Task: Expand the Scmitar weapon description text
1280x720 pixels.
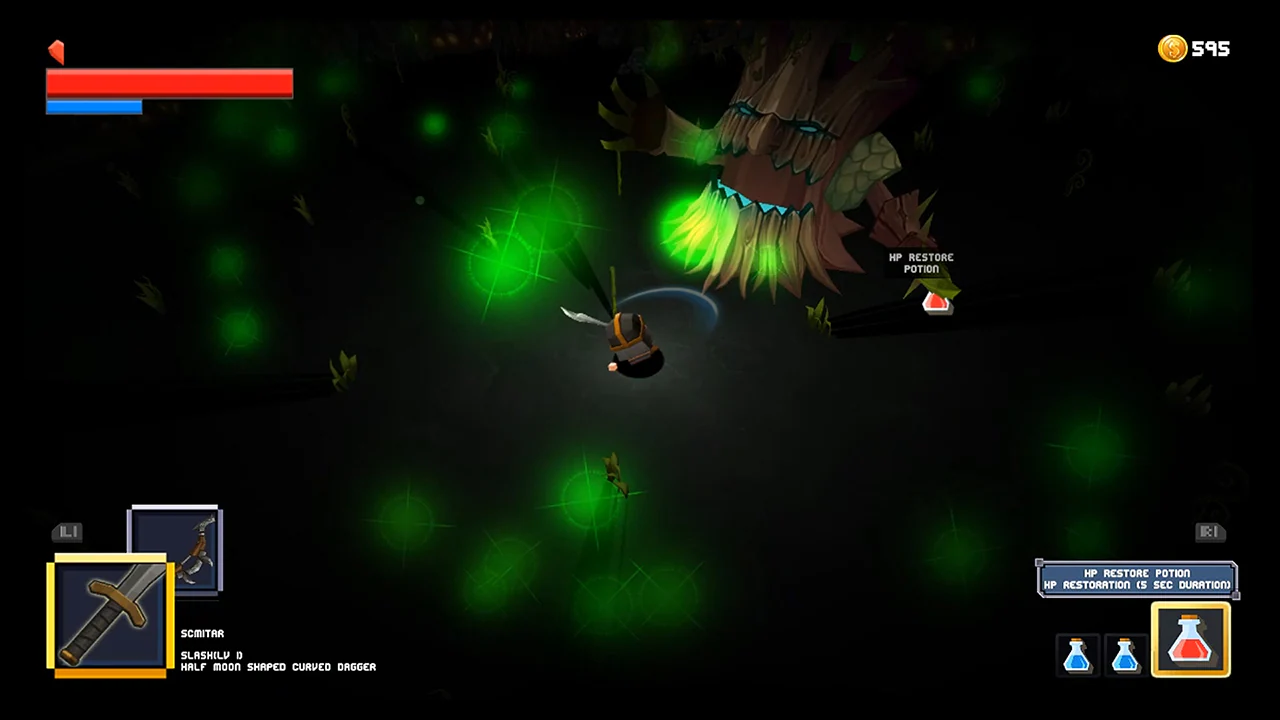Action: click(x=277, y=666)
